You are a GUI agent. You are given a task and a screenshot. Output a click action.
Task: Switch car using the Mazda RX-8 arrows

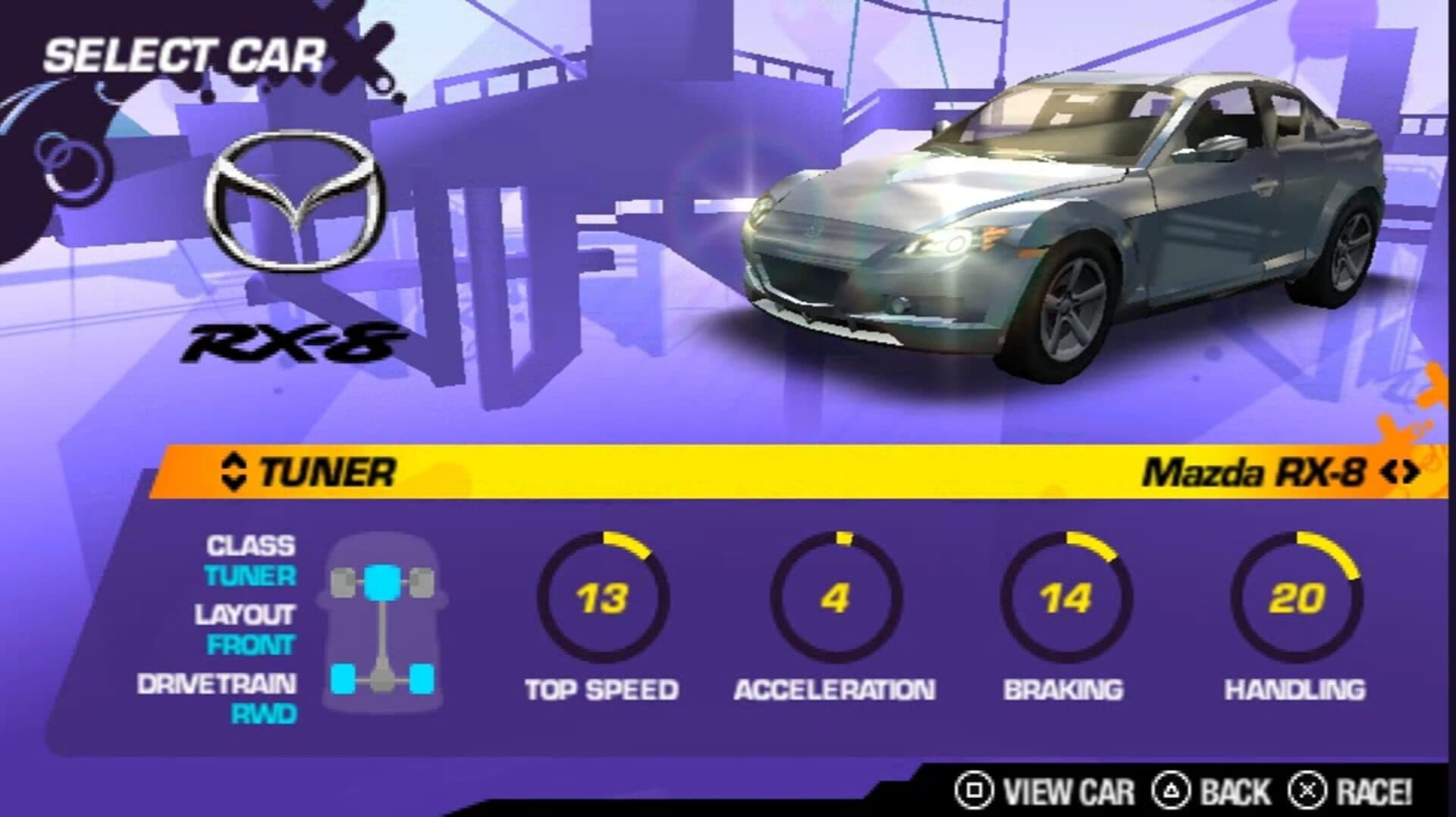coord(1399,473)
